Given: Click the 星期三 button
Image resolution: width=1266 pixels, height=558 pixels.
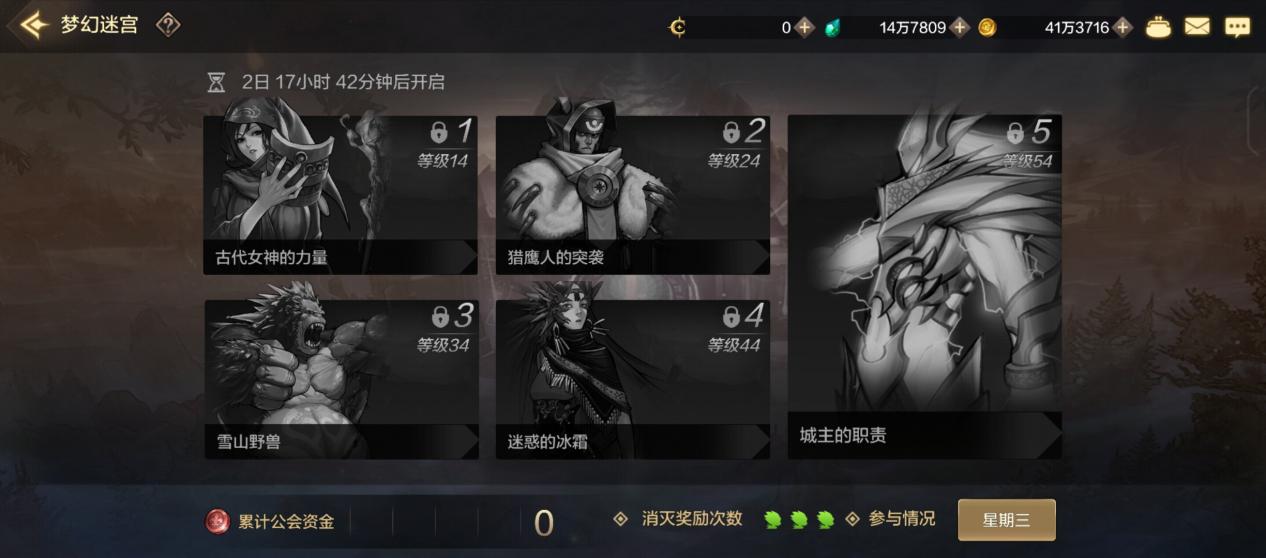Looking at the screenshot, I should (x=1006, y=520).
